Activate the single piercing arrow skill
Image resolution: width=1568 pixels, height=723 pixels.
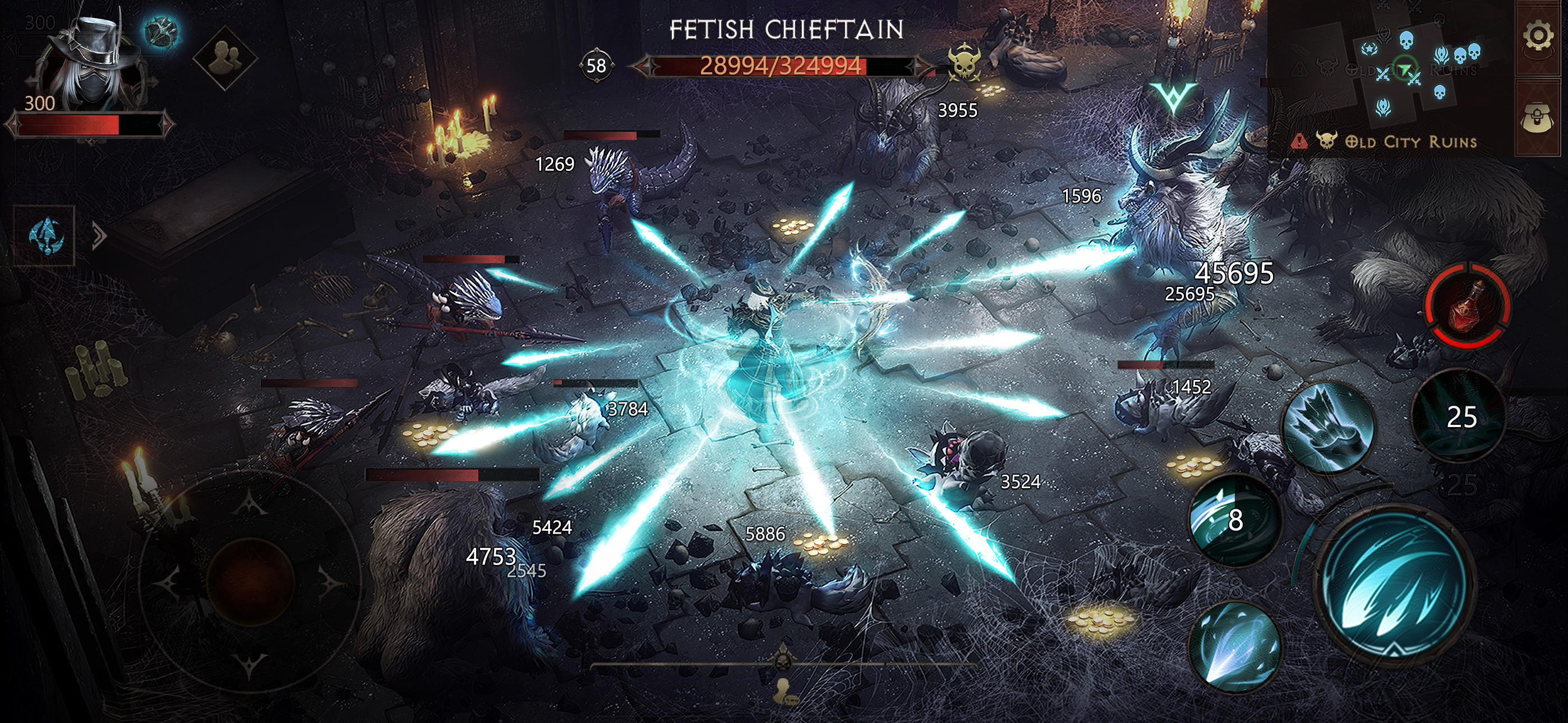click(1233, 647)
